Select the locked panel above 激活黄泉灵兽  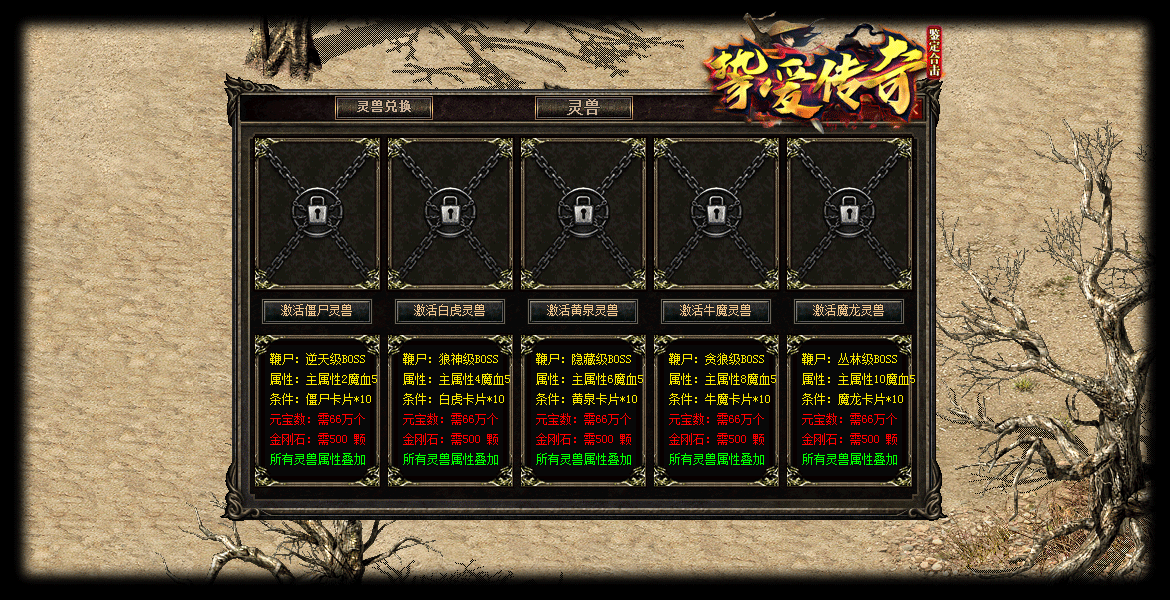click(582, 213)
